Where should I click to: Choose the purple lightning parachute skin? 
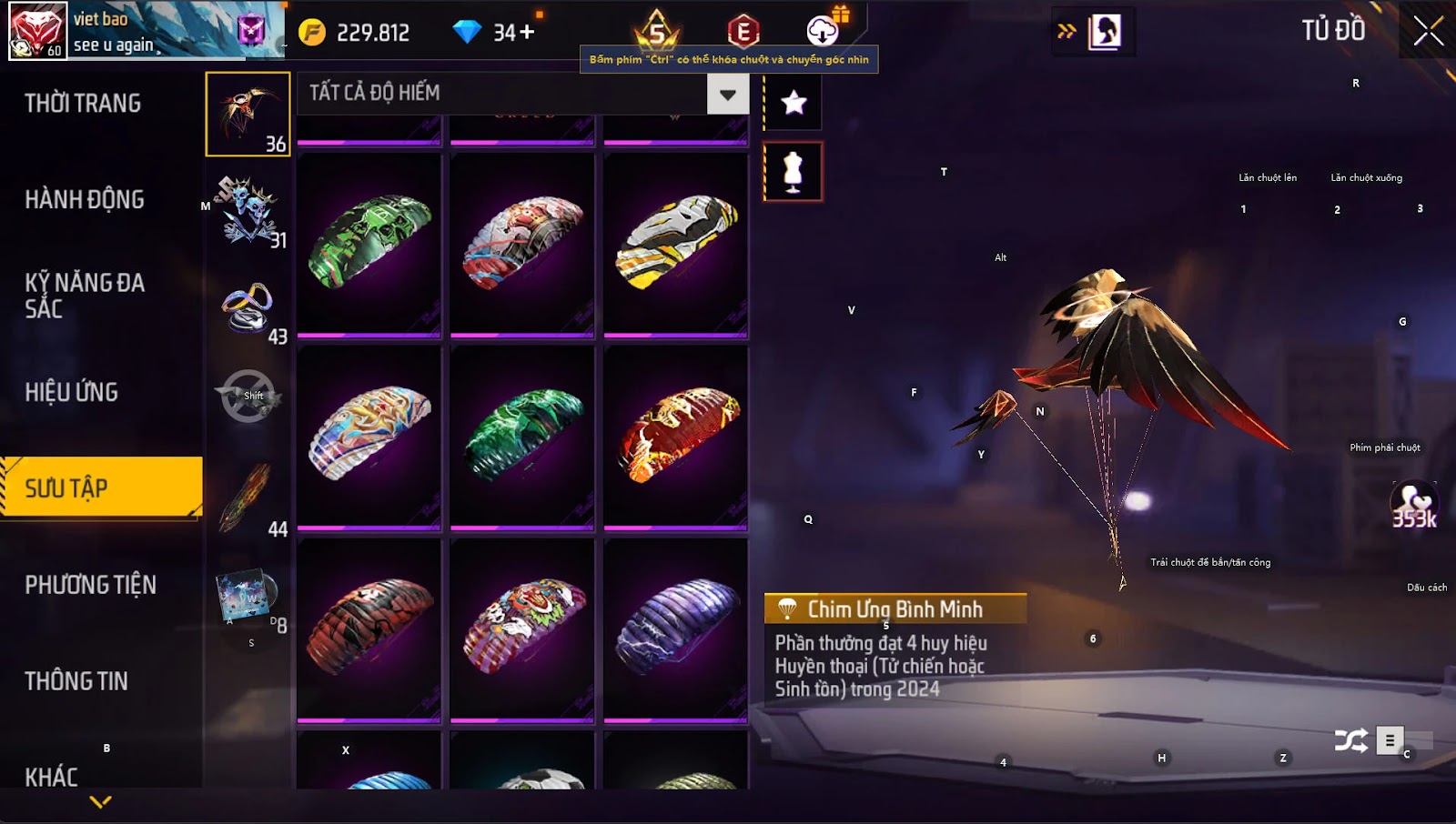point(676,628)
